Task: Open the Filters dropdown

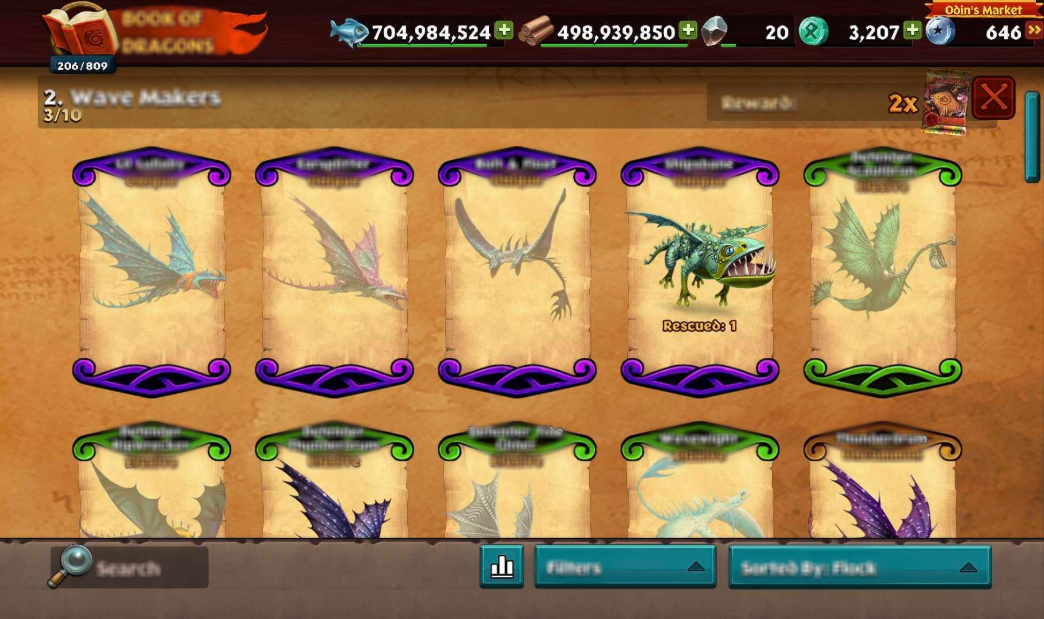Action: tap(625, 567)
